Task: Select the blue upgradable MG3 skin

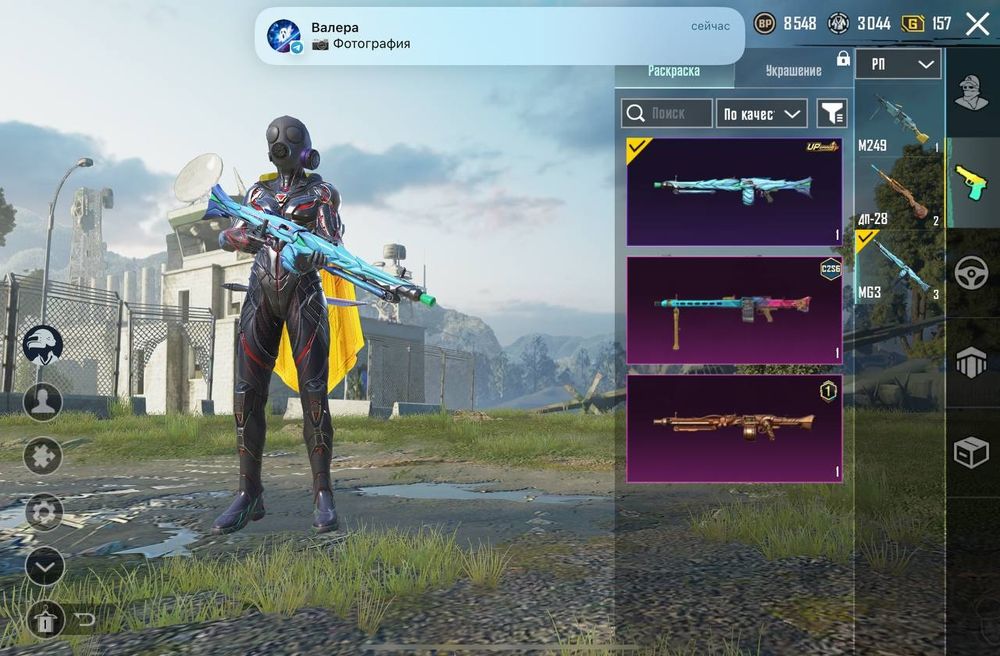Action: 734,191
